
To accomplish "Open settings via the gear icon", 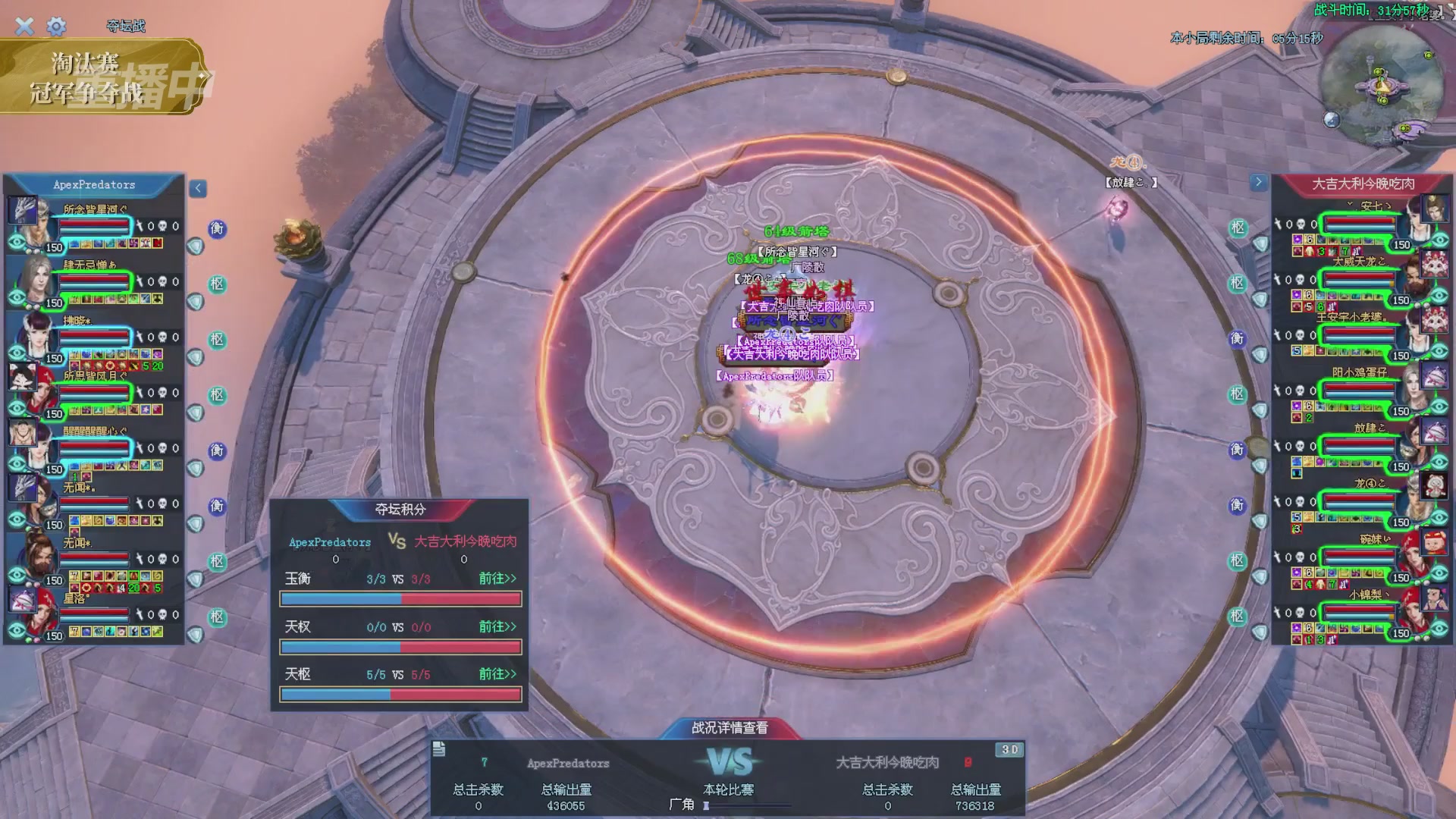I will click(56, 27).
